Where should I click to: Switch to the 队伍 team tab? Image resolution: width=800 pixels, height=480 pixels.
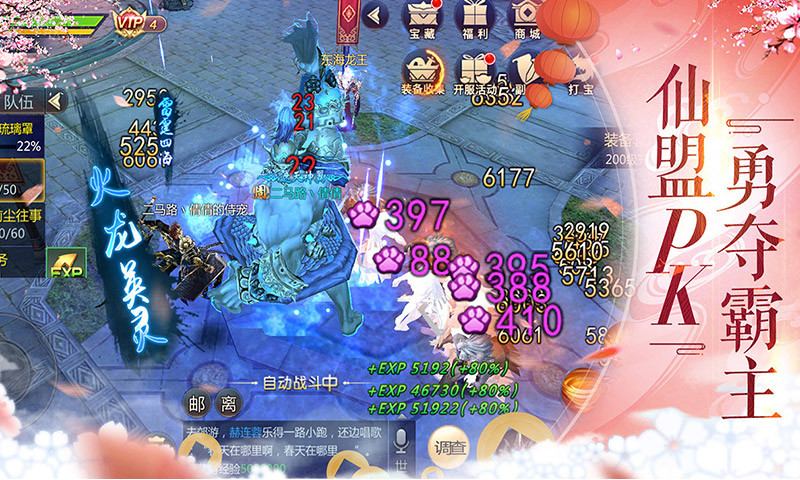18,100
